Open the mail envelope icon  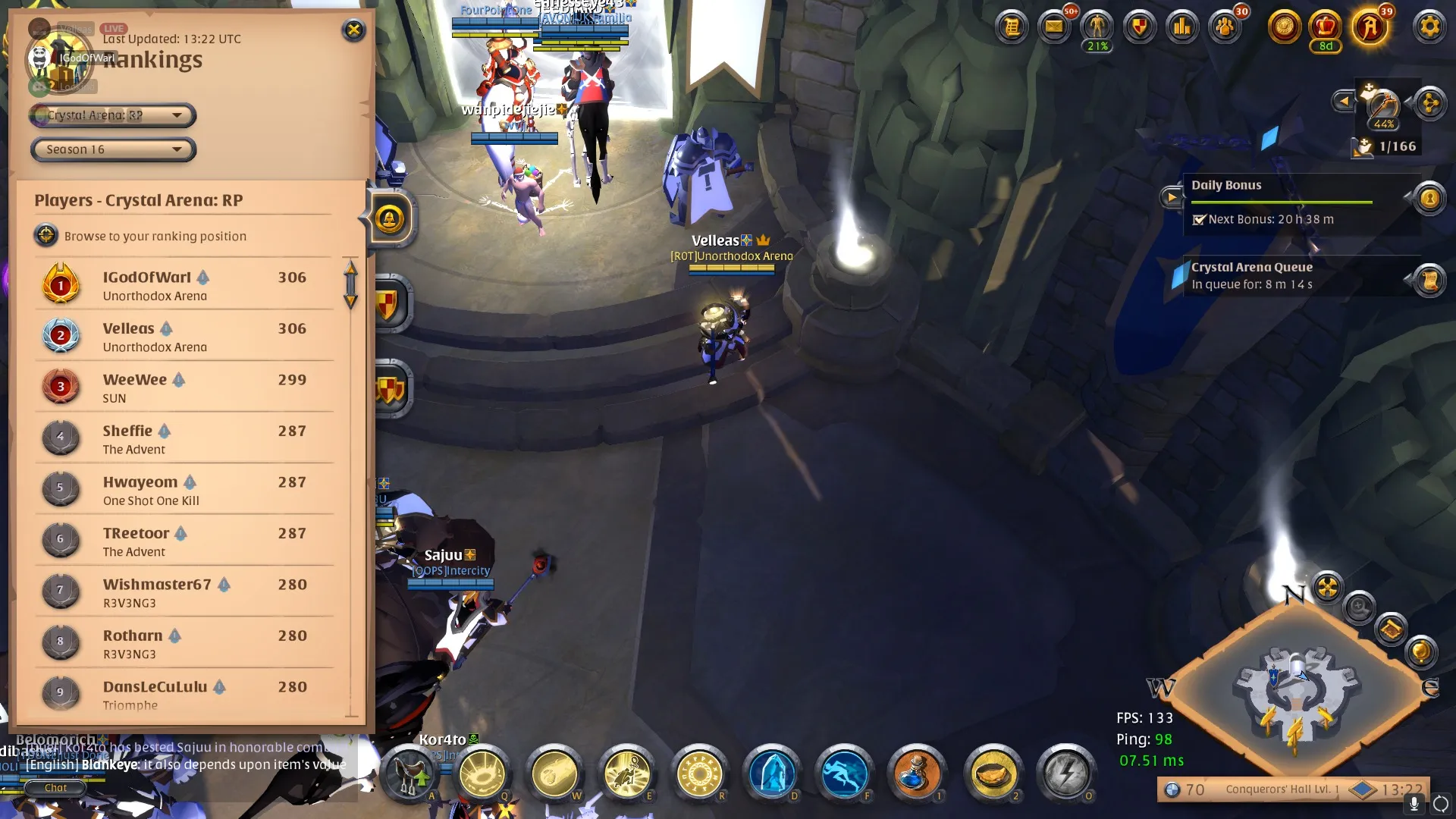coord(1054,27)
